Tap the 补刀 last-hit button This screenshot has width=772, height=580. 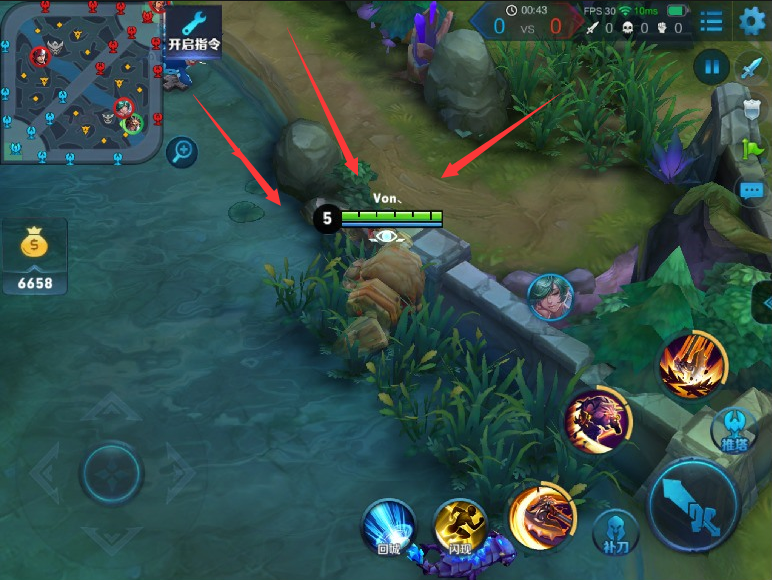pos(616,533)
